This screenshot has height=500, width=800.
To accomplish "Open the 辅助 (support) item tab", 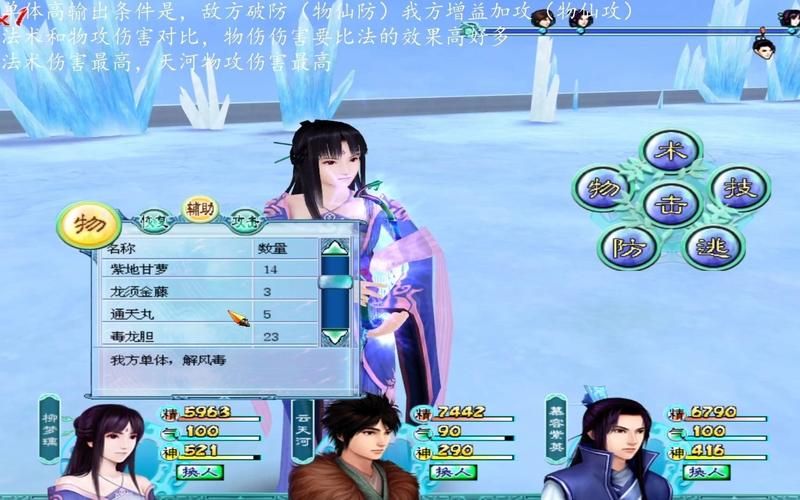I will 200,208.
